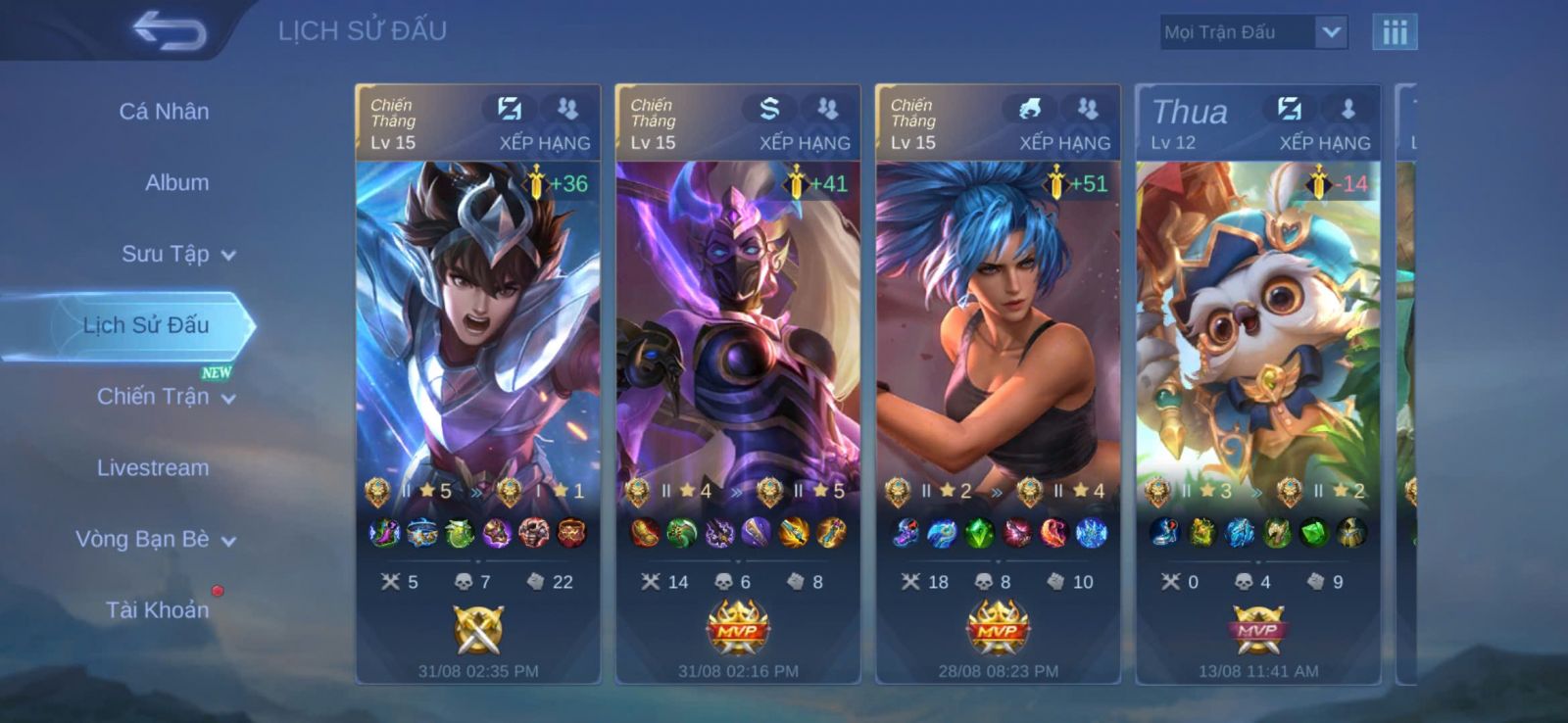This screenshot has width=1568, height=723.
Task: Select the Lịch Sử Đấu tab
Action: pyautogui.click(x=145, y=325)
